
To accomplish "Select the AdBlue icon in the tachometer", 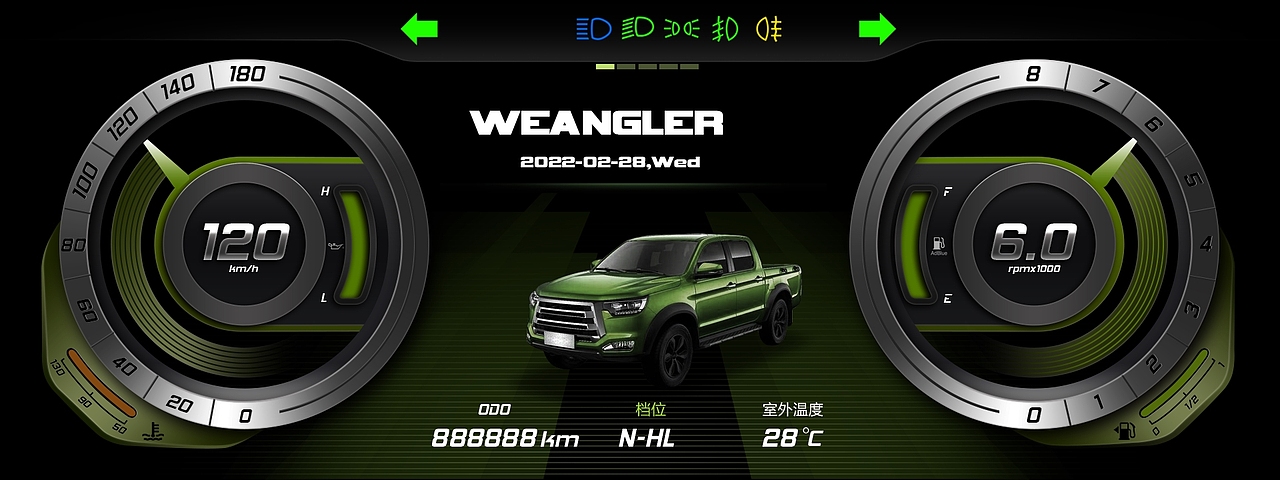I will tap(938, 243).
